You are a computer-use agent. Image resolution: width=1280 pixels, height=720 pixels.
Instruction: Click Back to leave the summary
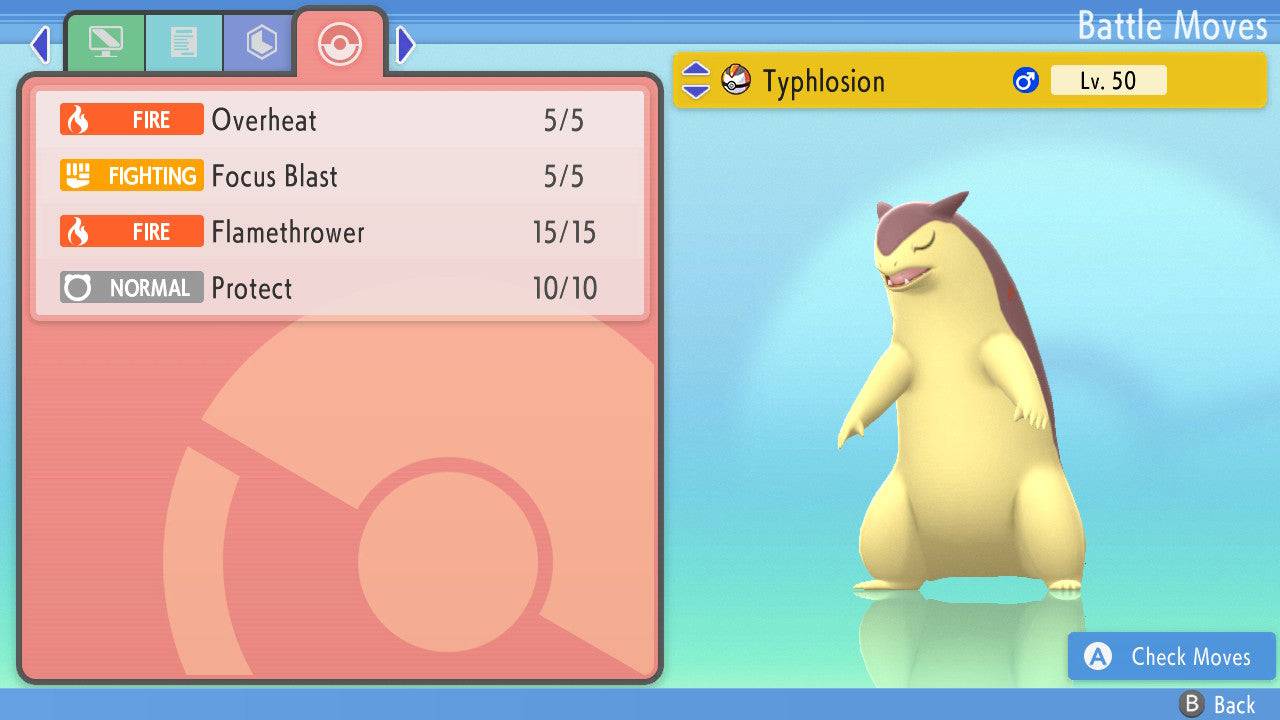(1218, 704)
